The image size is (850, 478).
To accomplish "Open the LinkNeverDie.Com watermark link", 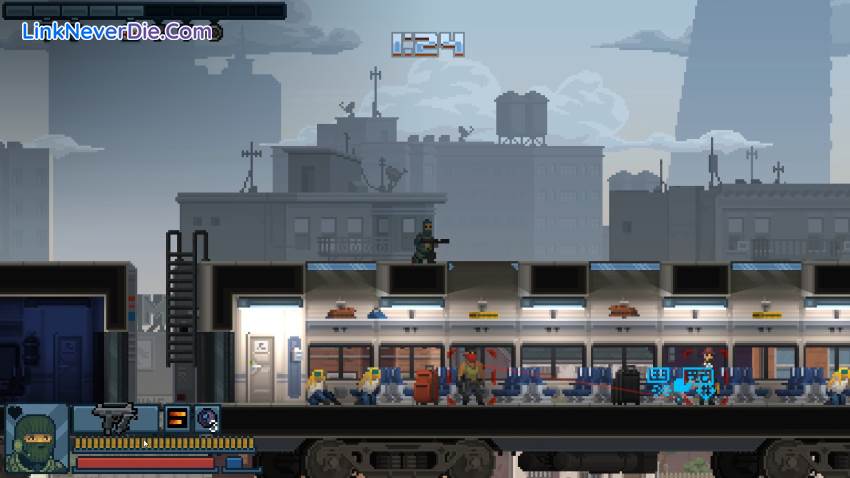I will tap(116, 31).
